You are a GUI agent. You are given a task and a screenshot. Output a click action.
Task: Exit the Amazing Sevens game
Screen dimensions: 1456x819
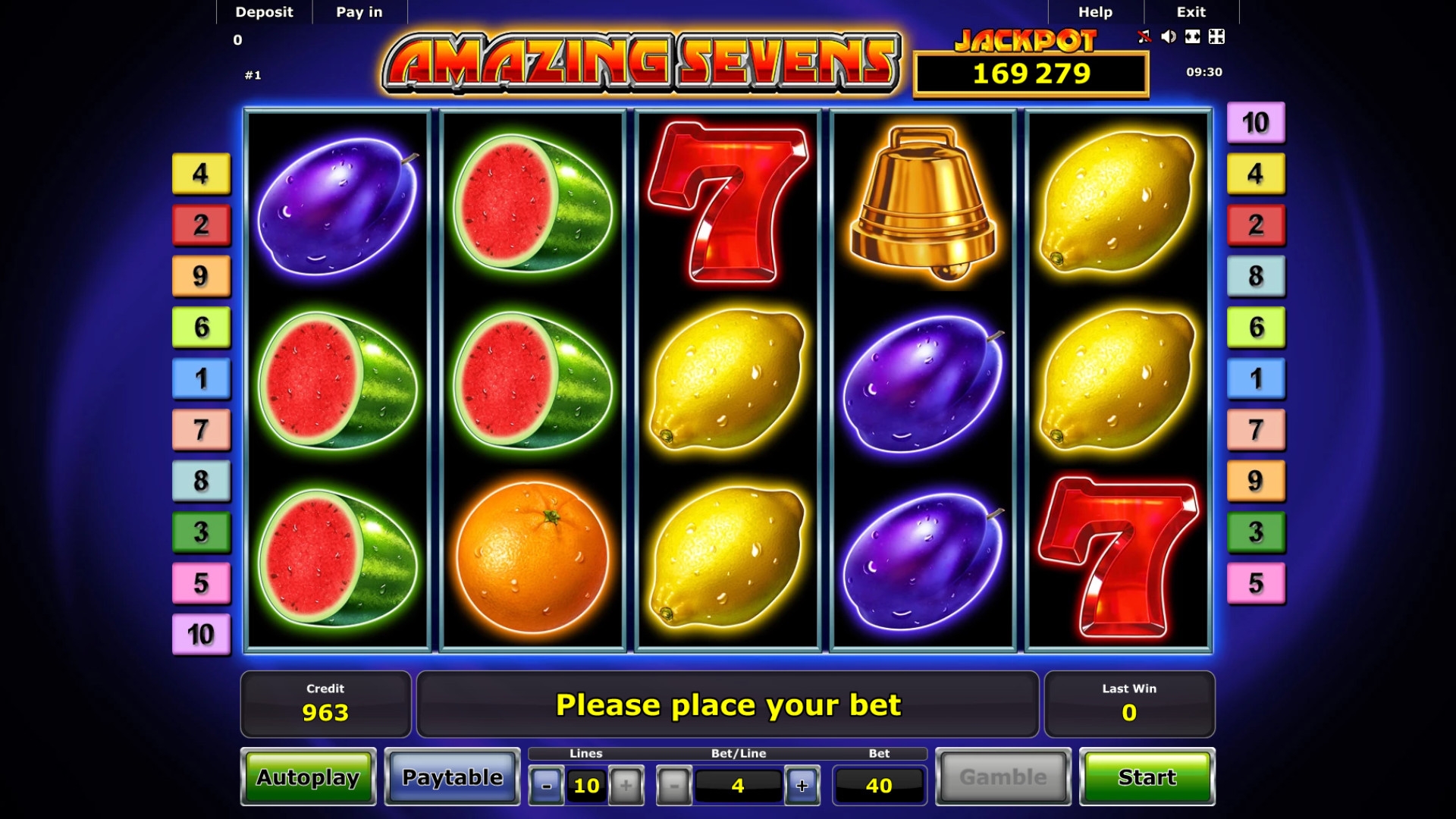[1191, 12]
